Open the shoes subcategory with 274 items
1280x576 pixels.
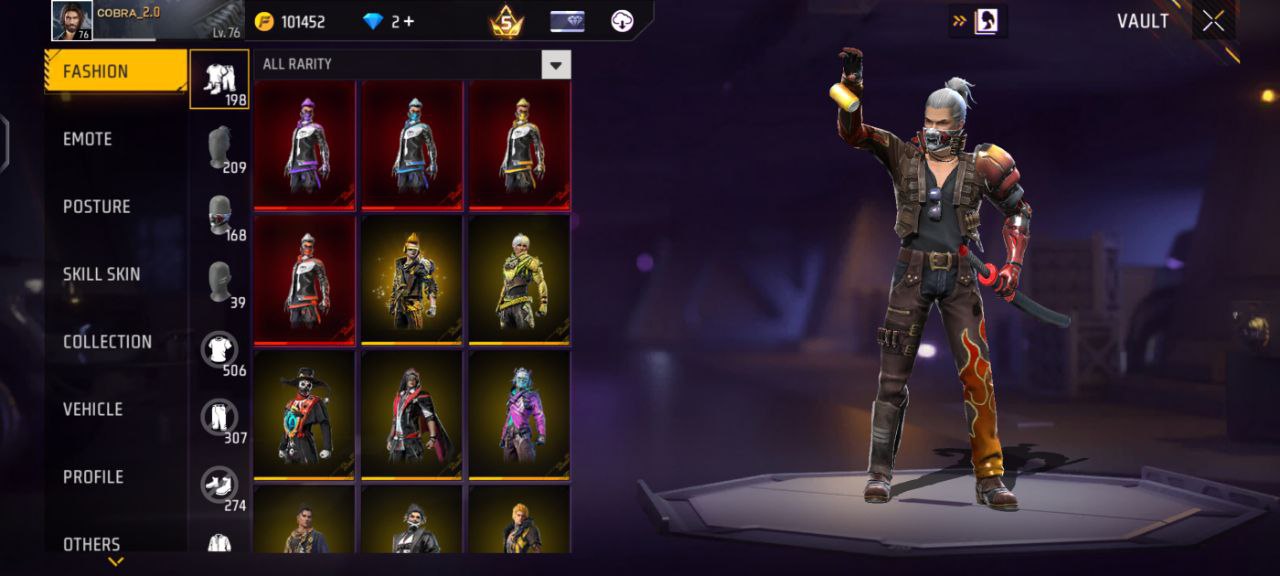pos(220,485)
